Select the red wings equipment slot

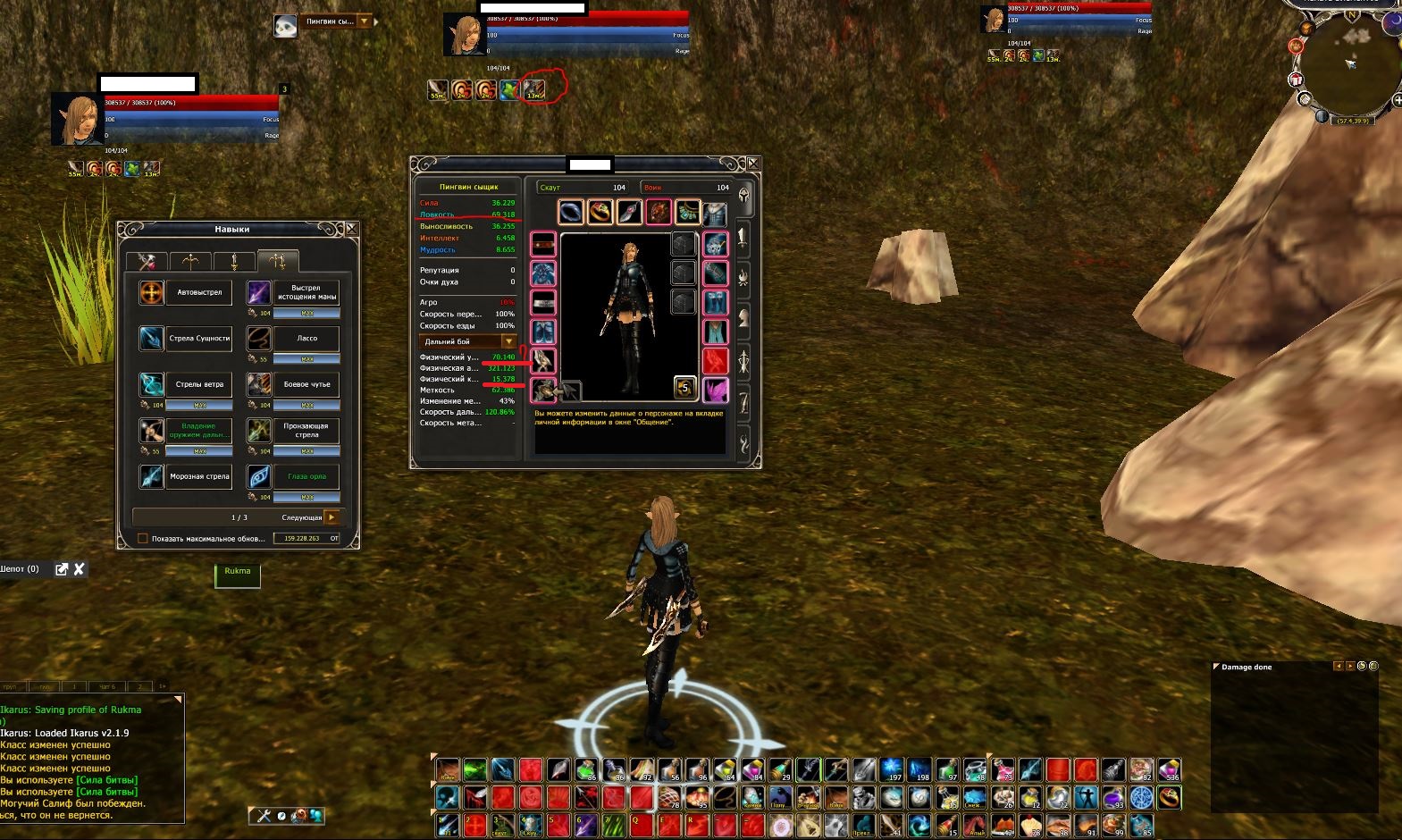(x=715, y=361)
